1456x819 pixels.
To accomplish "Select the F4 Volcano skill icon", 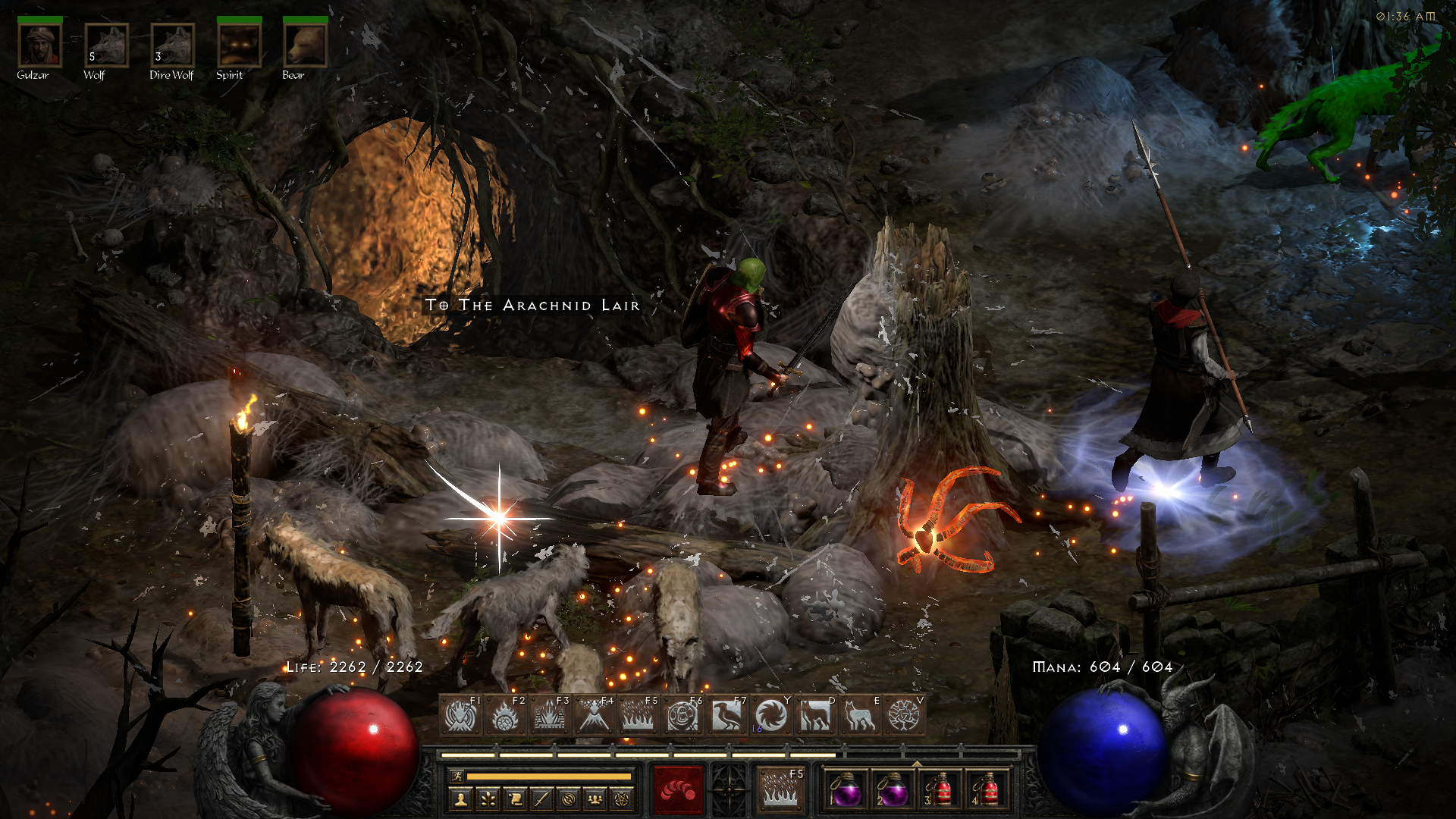I will click(x=594, y=715).
